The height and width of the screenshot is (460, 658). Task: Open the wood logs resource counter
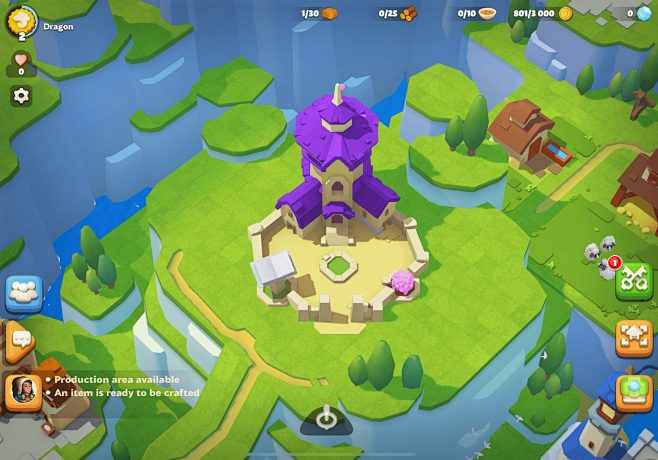tap(397, 14)
